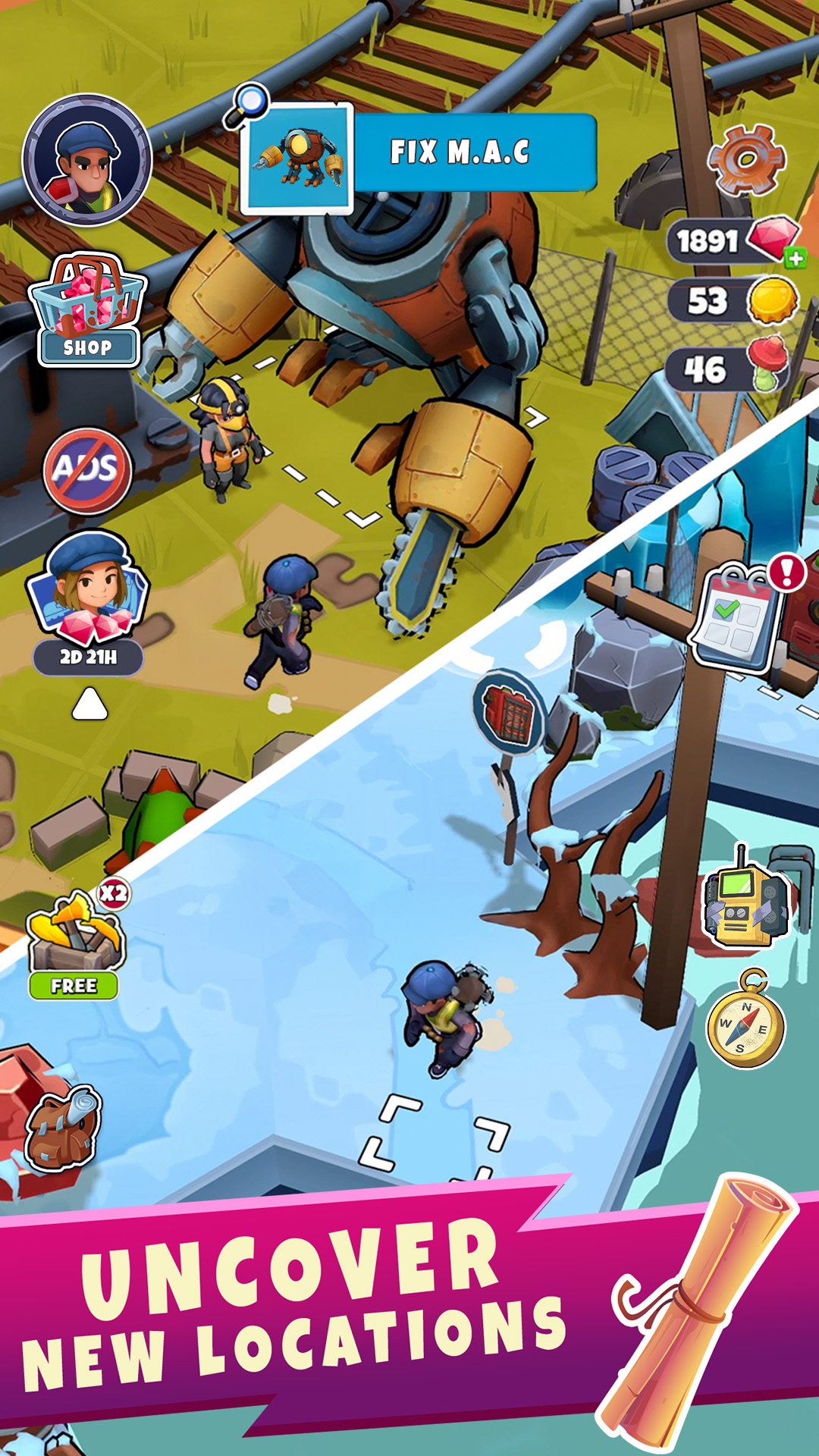Collapse the side menu with the white arrow
The height and width of the screenshot is (1456, 819).
[89, 703]
